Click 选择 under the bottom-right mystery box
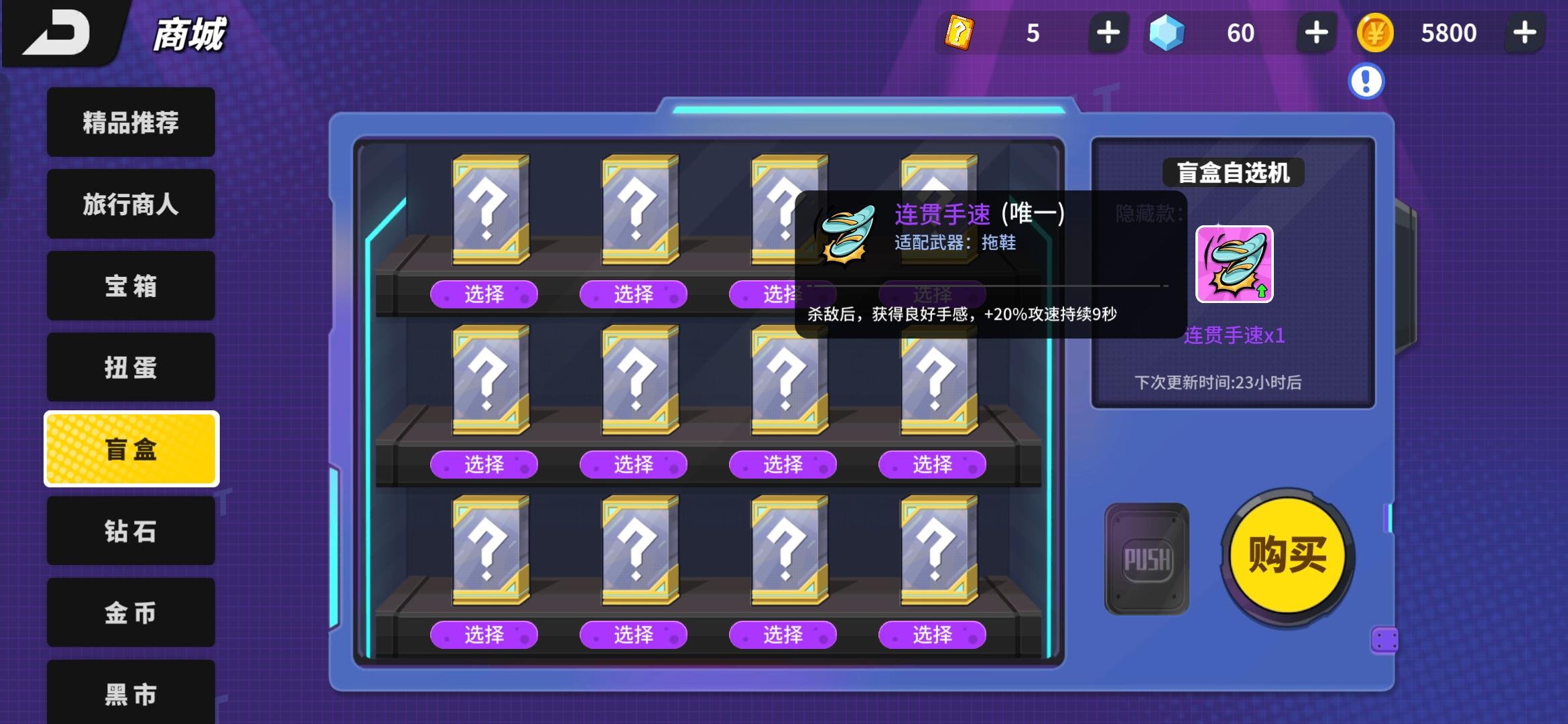Screen dimensions: 1568x724 pyautogui.click(x=931, y=633)
